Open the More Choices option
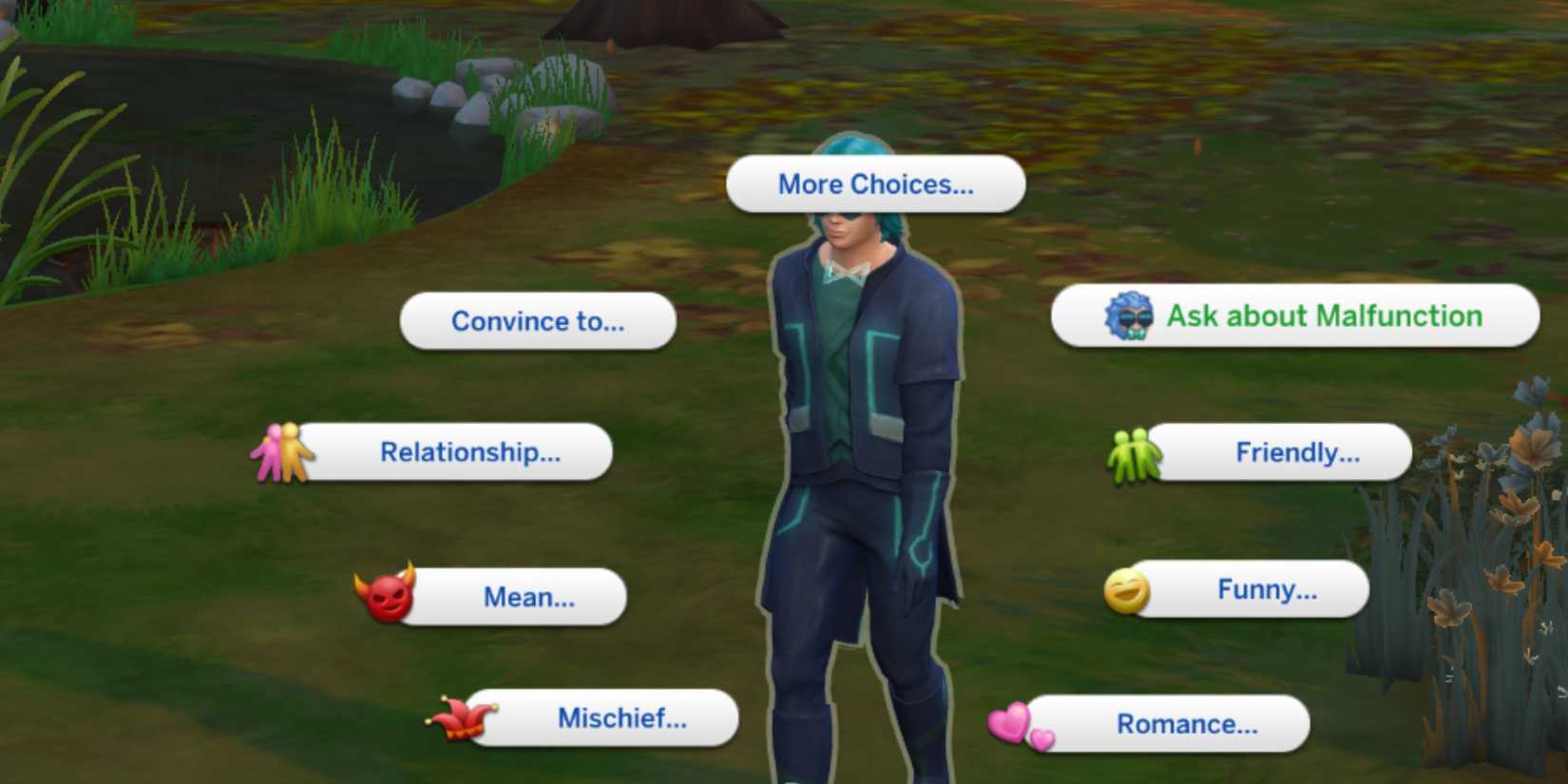Image resolution: width=1568 pixels, height=784 pixels. [874, 183]
